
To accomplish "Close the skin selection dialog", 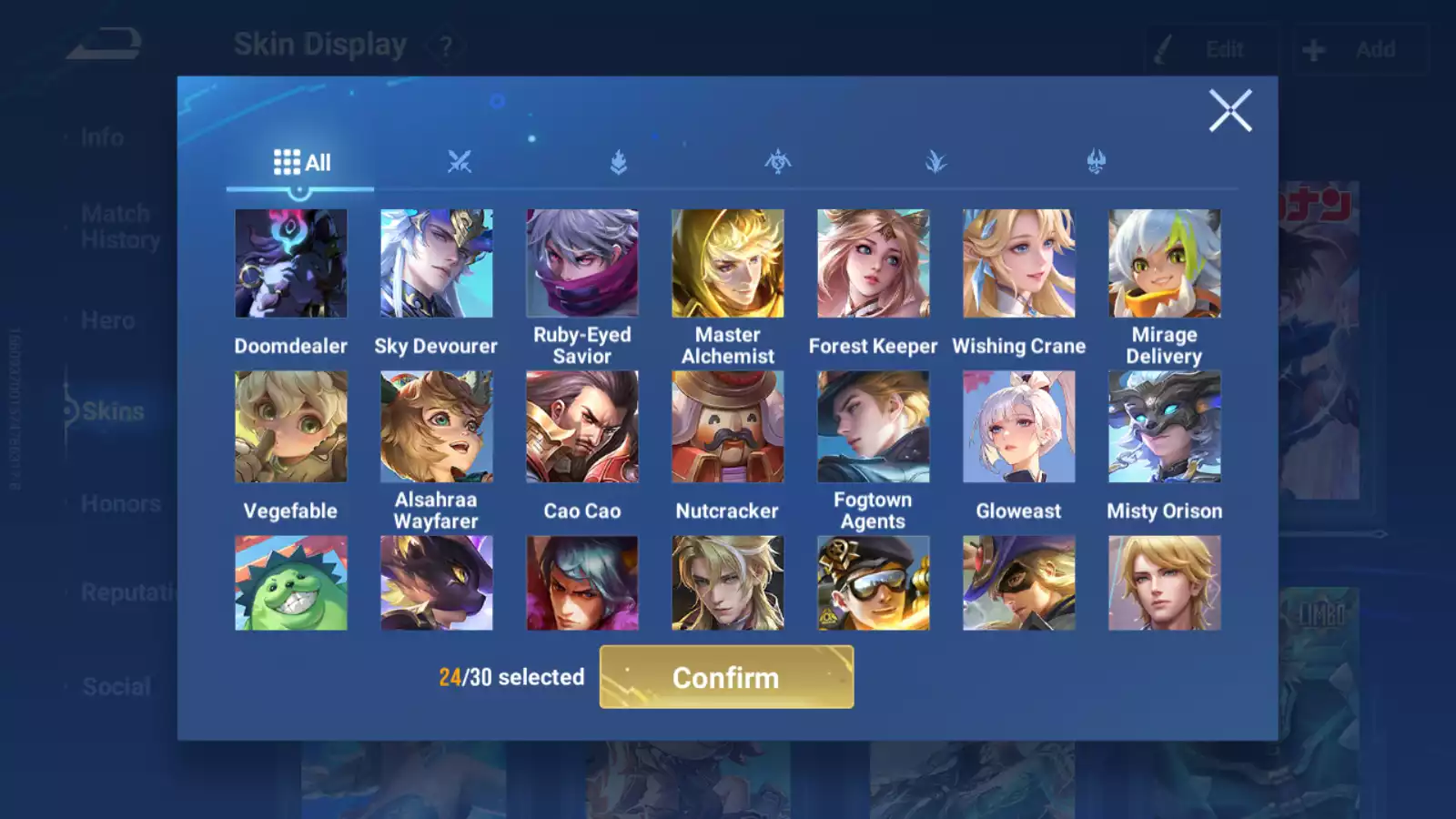I will (1230, 111).
